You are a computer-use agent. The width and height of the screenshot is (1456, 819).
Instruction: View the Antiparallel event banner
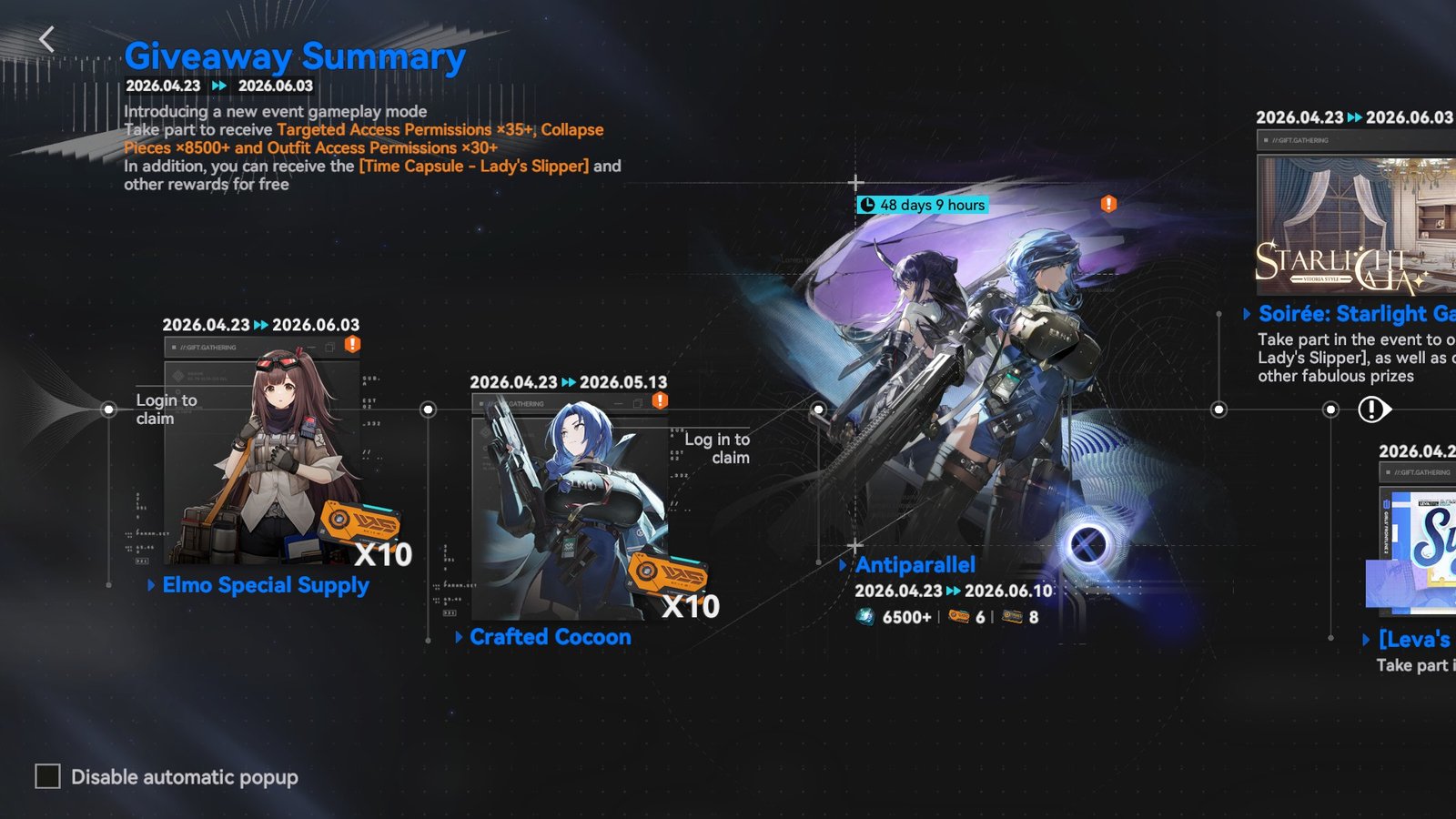tap(974, 382)
